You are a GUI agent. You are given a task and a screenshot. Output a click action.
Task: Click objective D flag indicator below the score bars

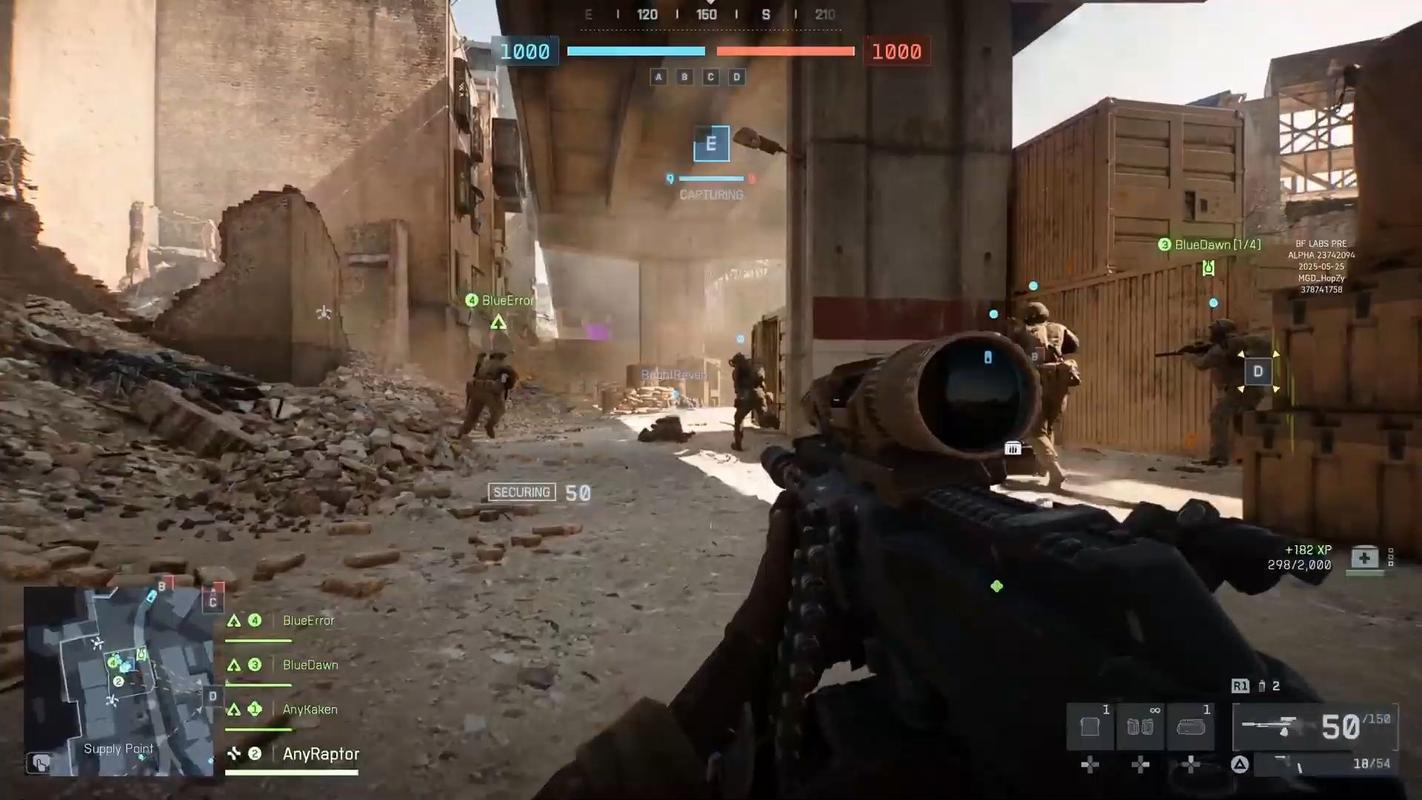[737, 77]
